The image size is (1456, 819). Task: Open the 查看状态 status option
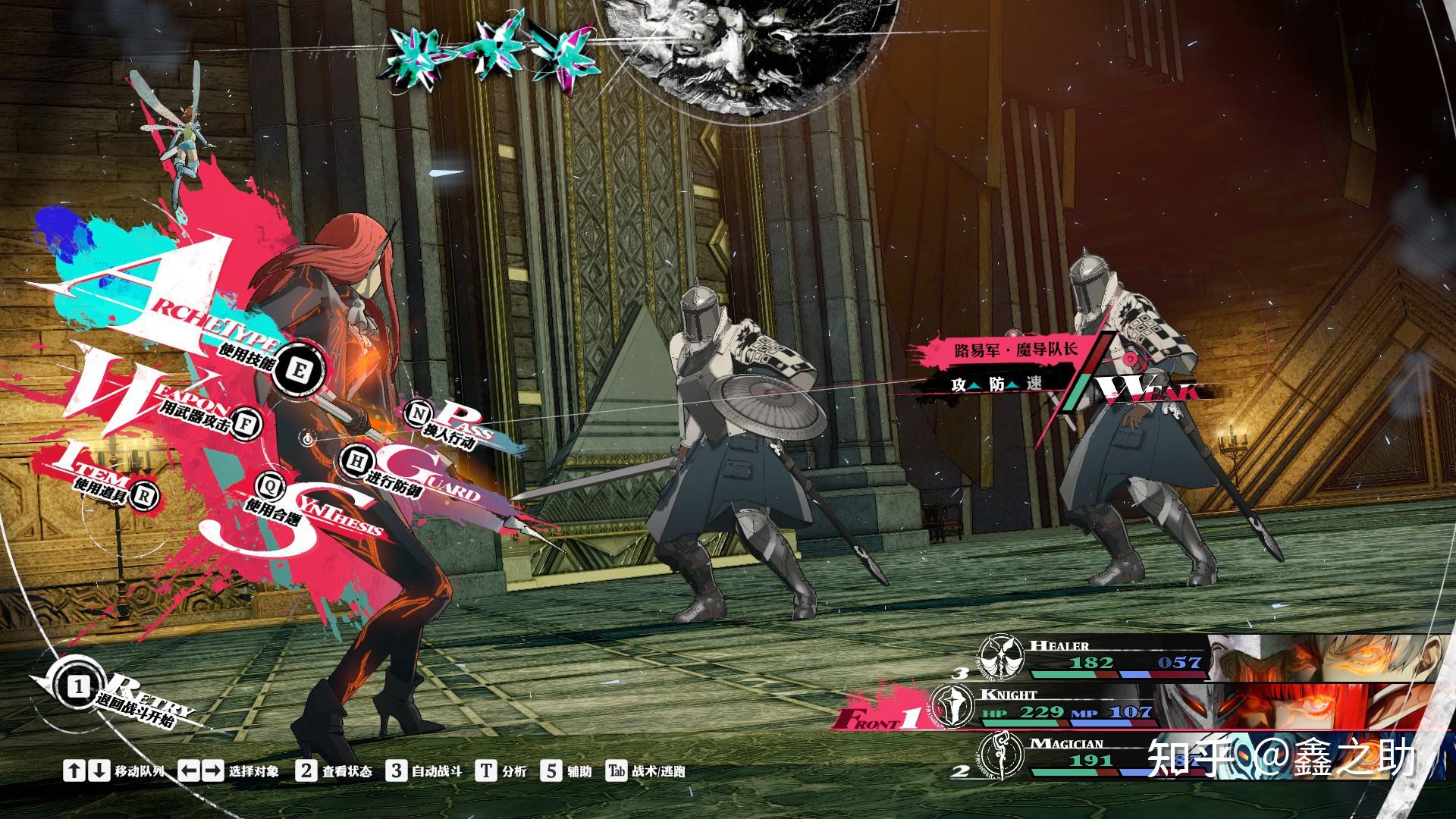click(x=334, y=771)
